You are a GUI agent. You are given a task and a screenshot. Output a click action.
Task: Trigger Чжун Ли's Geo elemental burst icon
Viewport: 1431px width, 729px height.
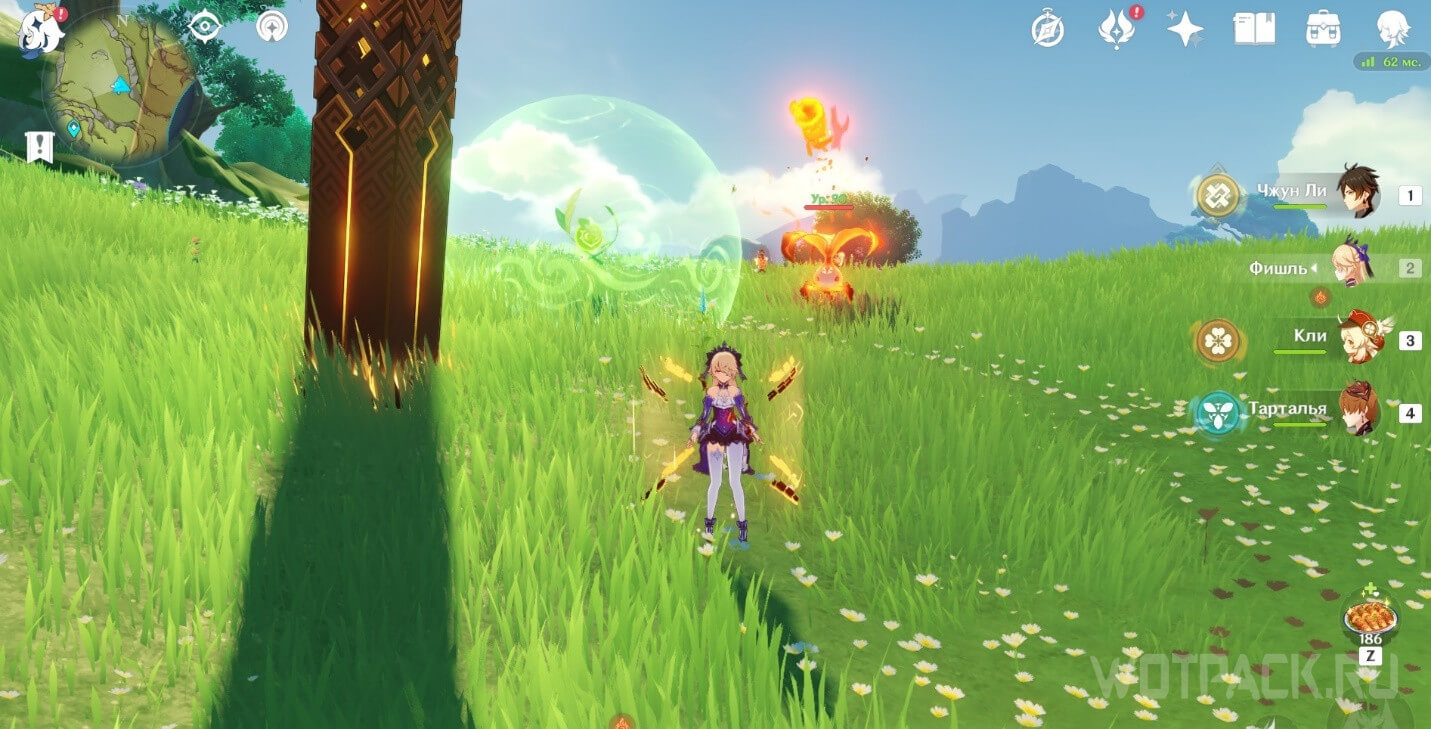pos(1218,196)
